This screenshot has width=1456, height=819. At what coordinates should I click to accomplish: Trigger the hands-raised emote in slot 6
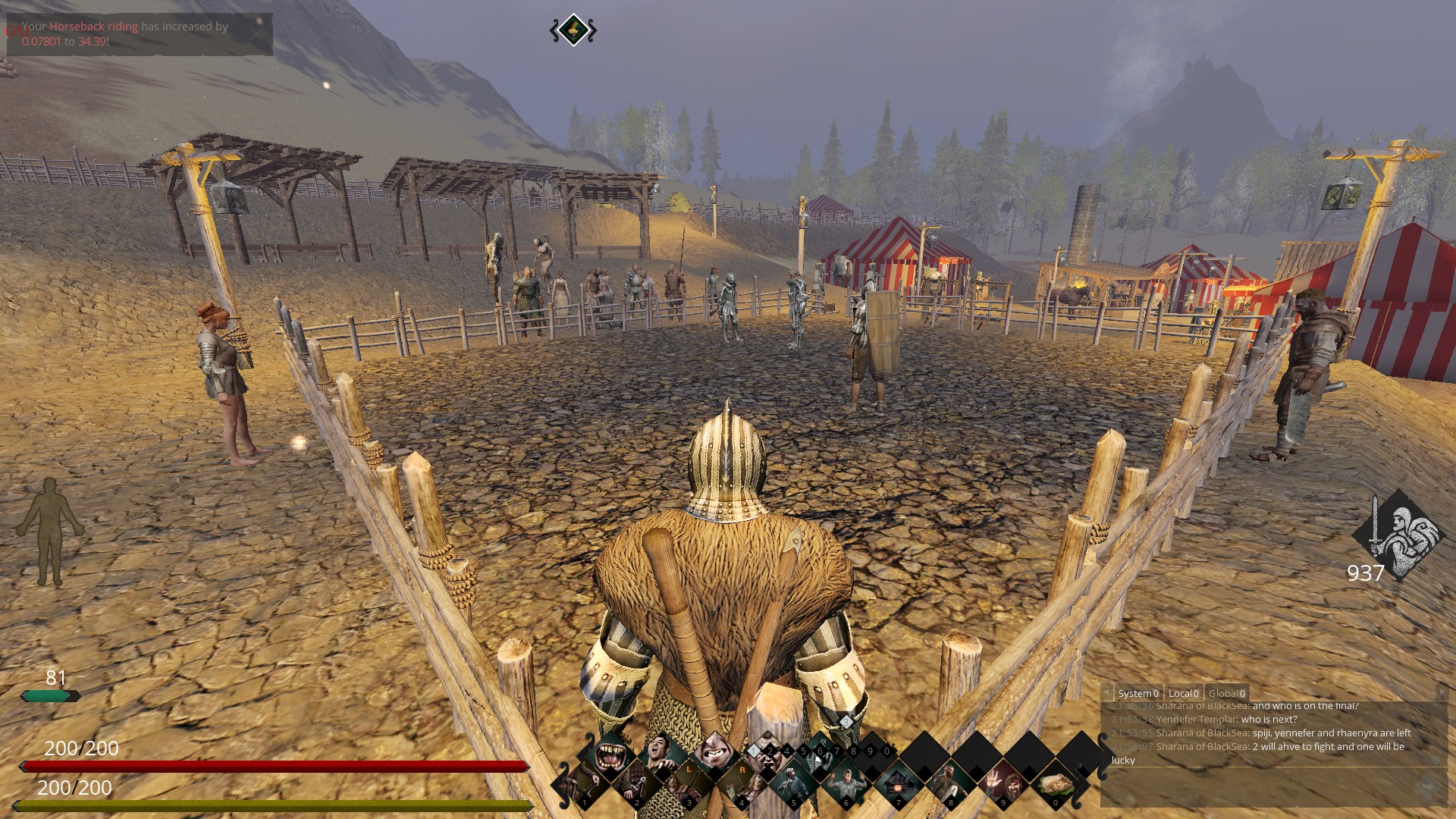846,783
